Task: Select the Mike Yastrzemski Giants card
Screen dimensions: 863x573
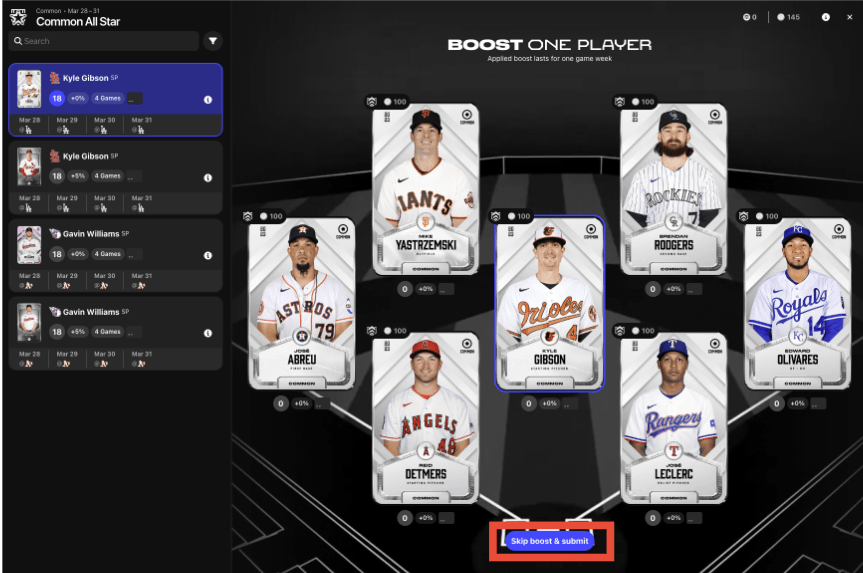Action: tap(426, 188)
